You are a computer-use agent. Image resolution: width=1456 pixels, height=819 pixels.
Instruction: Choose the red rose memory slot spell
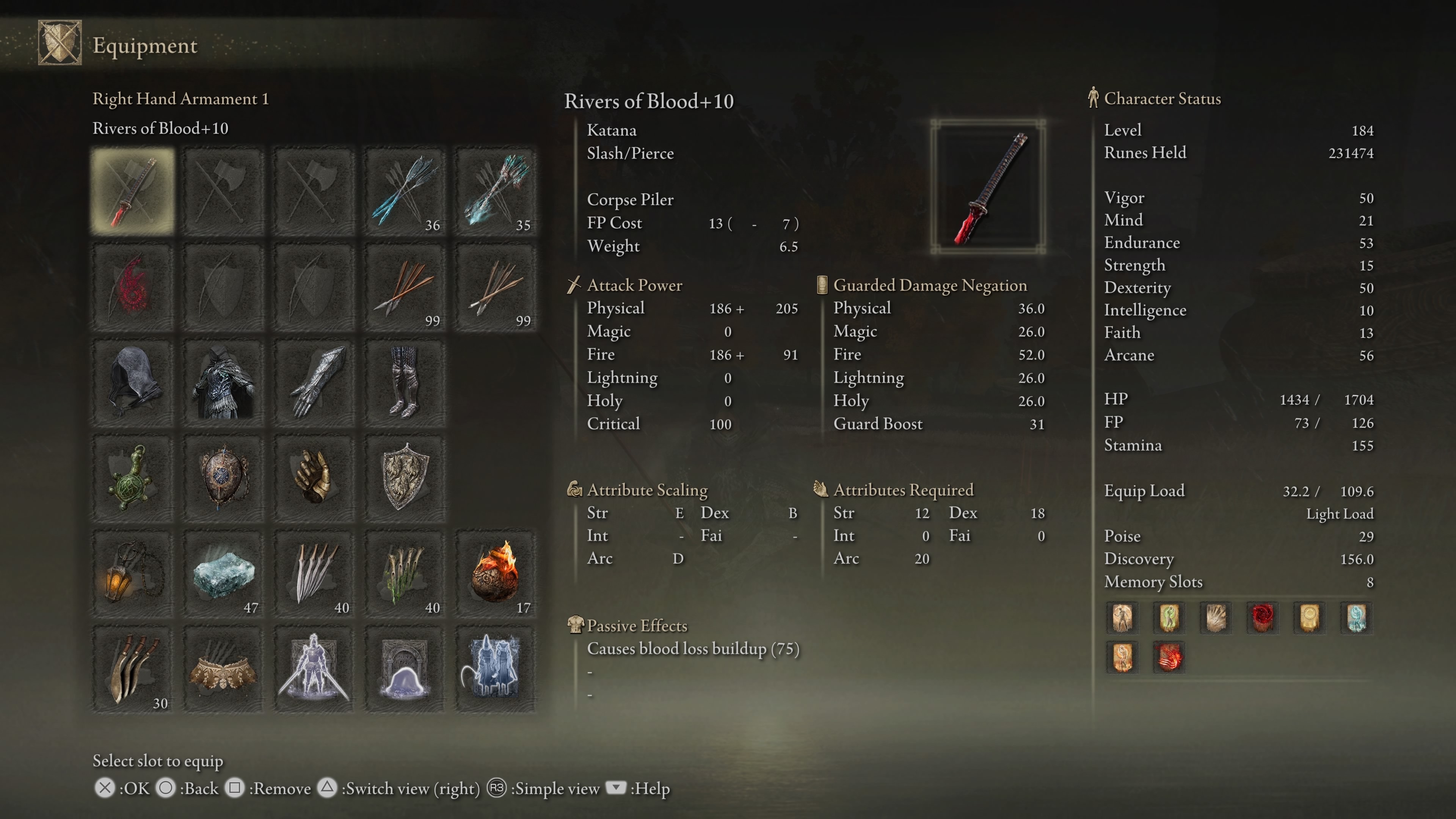tap(1262, 617)
